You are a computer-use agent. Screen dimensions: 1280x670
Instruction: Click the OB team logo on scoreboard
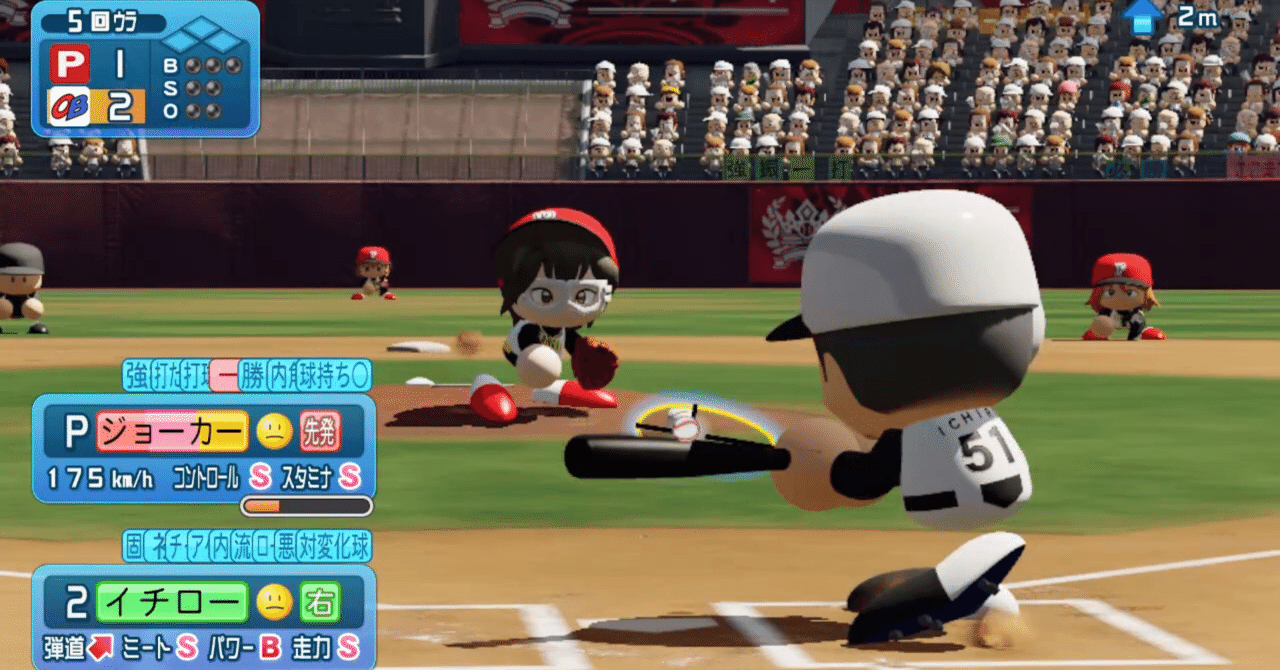(x=69, y=105)
